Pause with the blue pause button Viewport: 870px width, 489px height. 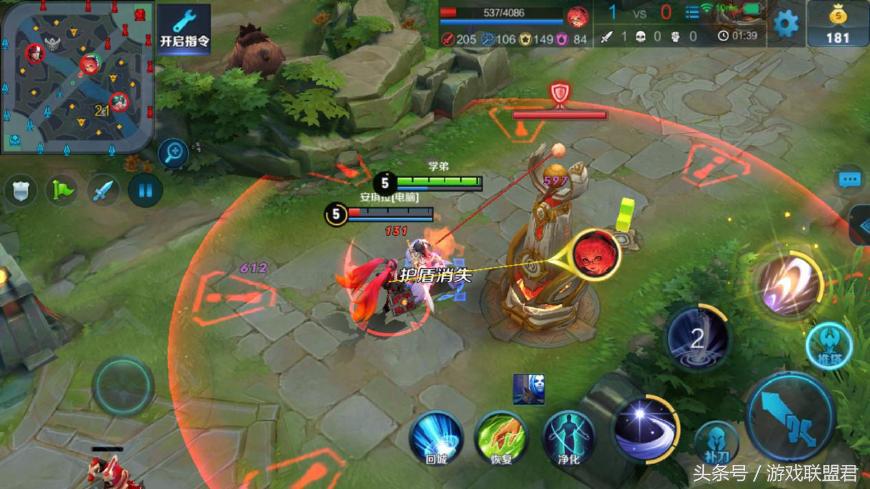145,190
